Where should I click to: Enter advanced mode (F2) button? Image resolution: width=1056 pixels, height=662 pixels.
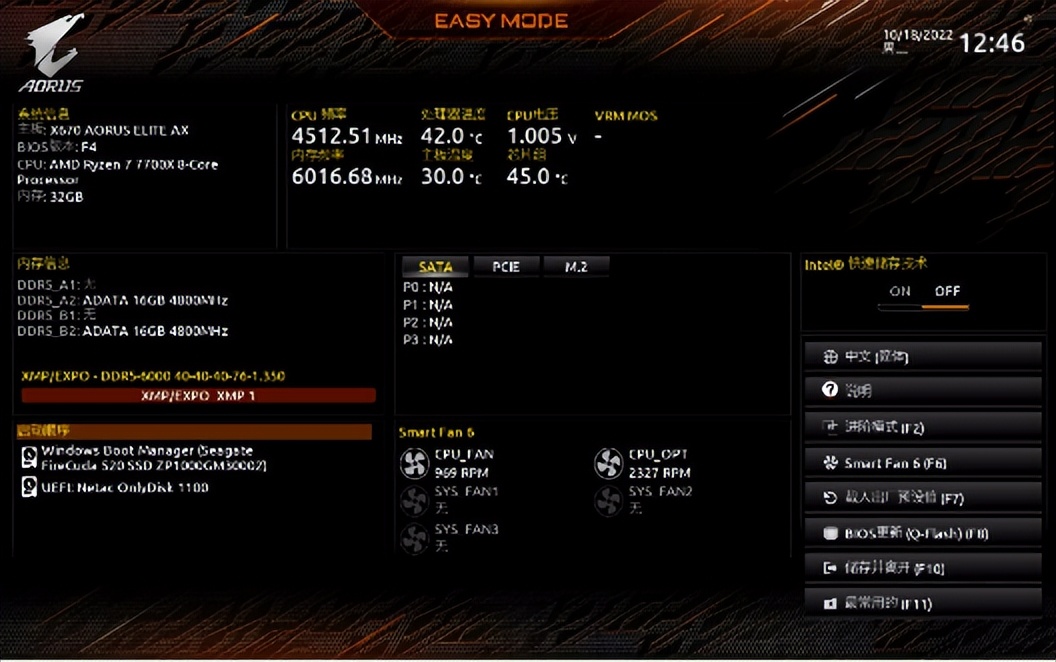[x=922, y=427]
